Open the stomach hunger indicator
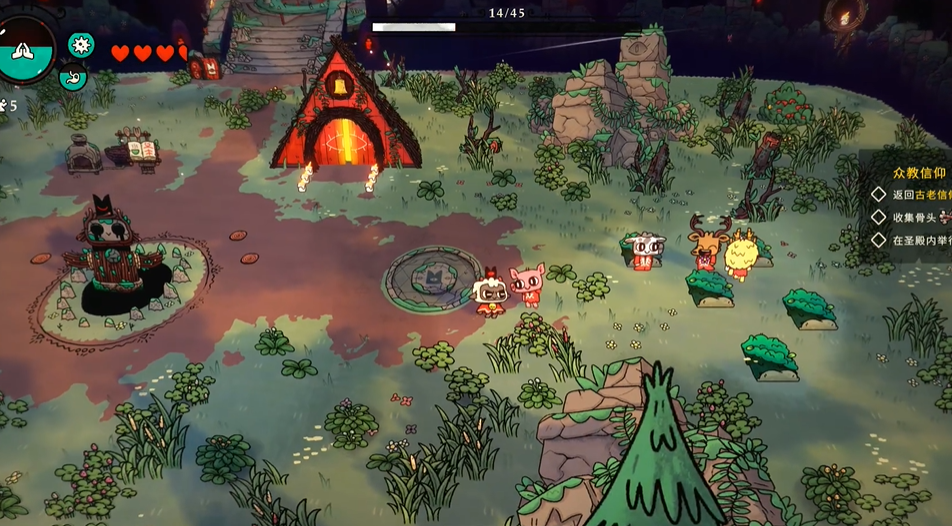 pyautogui.click(x=73, y=76)
